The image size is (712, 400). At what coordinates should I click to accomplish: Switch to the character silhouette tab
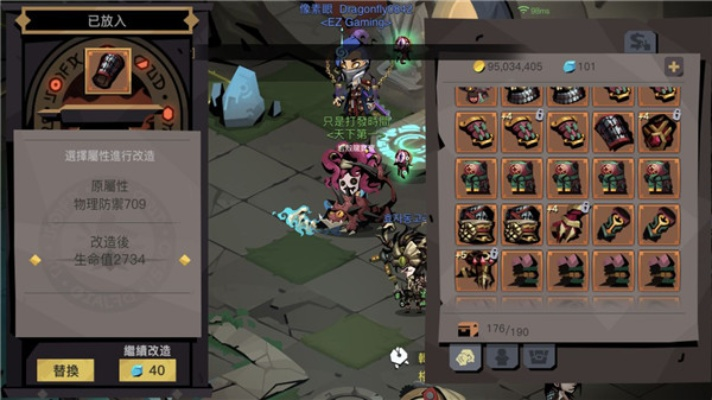501,357
